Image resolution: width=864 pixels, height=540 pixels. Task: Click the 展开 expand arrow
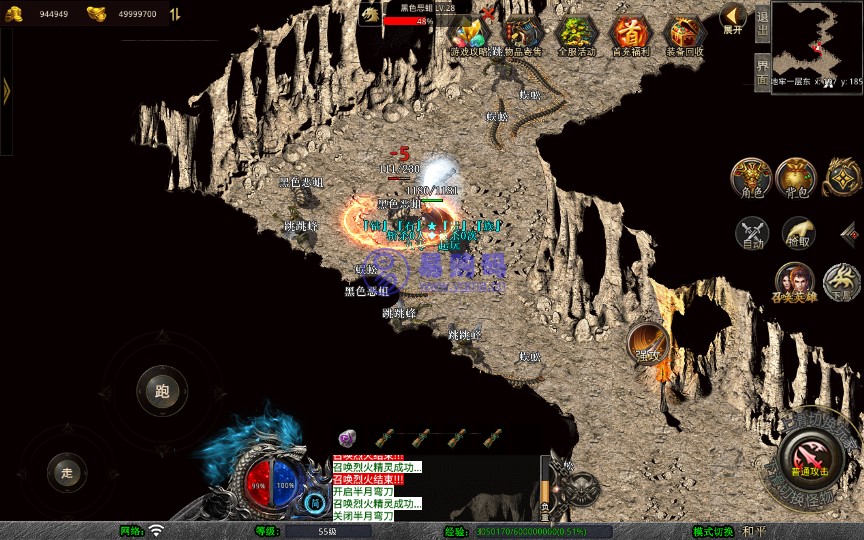tap(734, 18)
